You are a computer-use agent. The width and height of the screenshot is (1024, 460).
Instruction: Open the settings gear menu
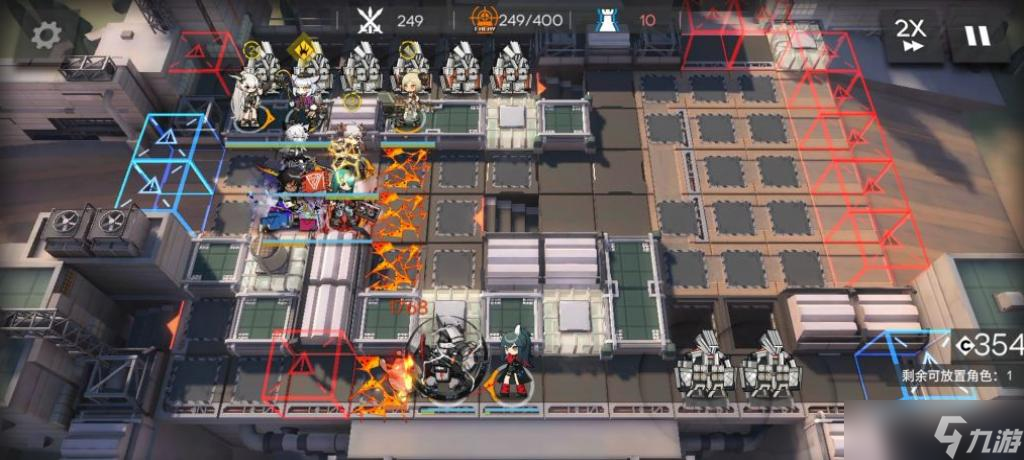[x=46, y=35]
